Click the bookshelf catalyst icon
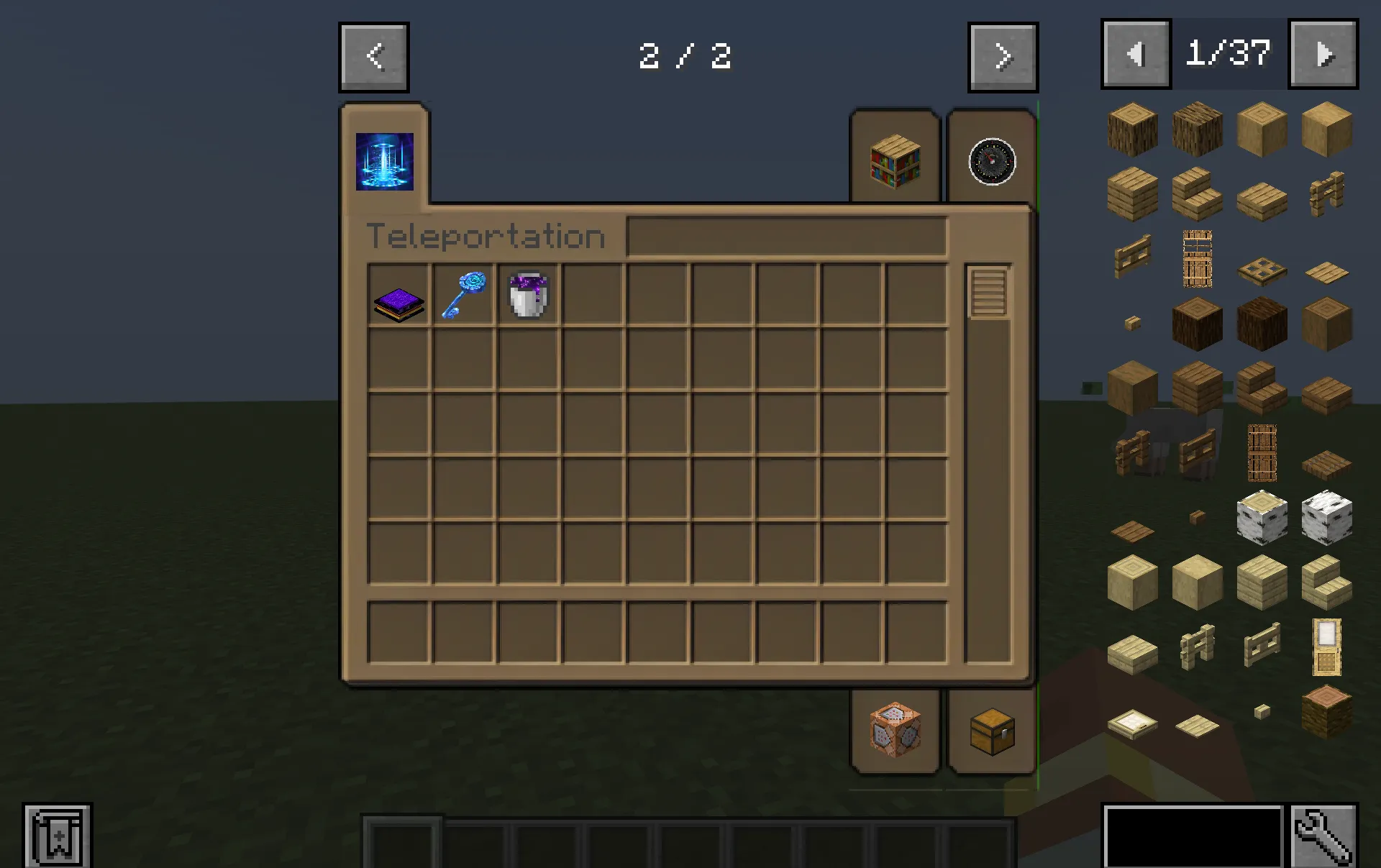 (x=895, y=163)
